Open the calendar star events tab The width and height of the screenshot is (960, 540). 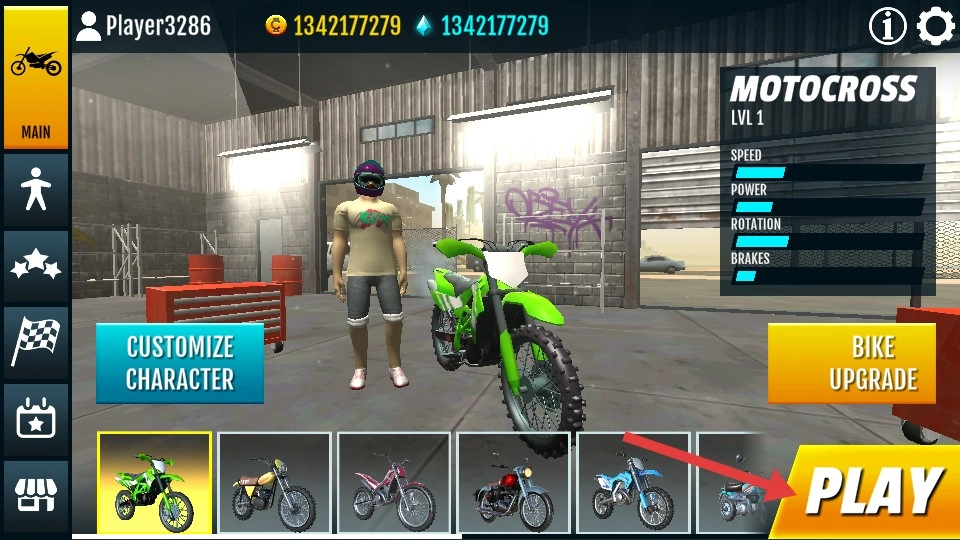(x=36, y=420)
